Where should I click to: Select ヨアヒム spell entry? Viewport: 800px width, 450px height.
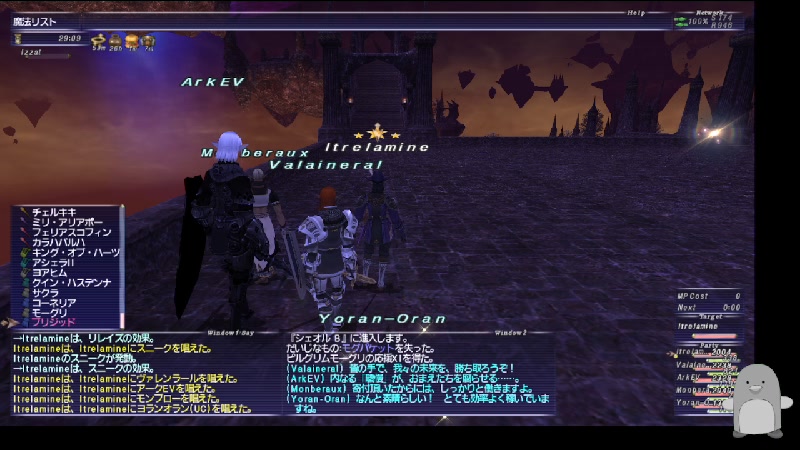pyautogui.click(x=50, y=274)
